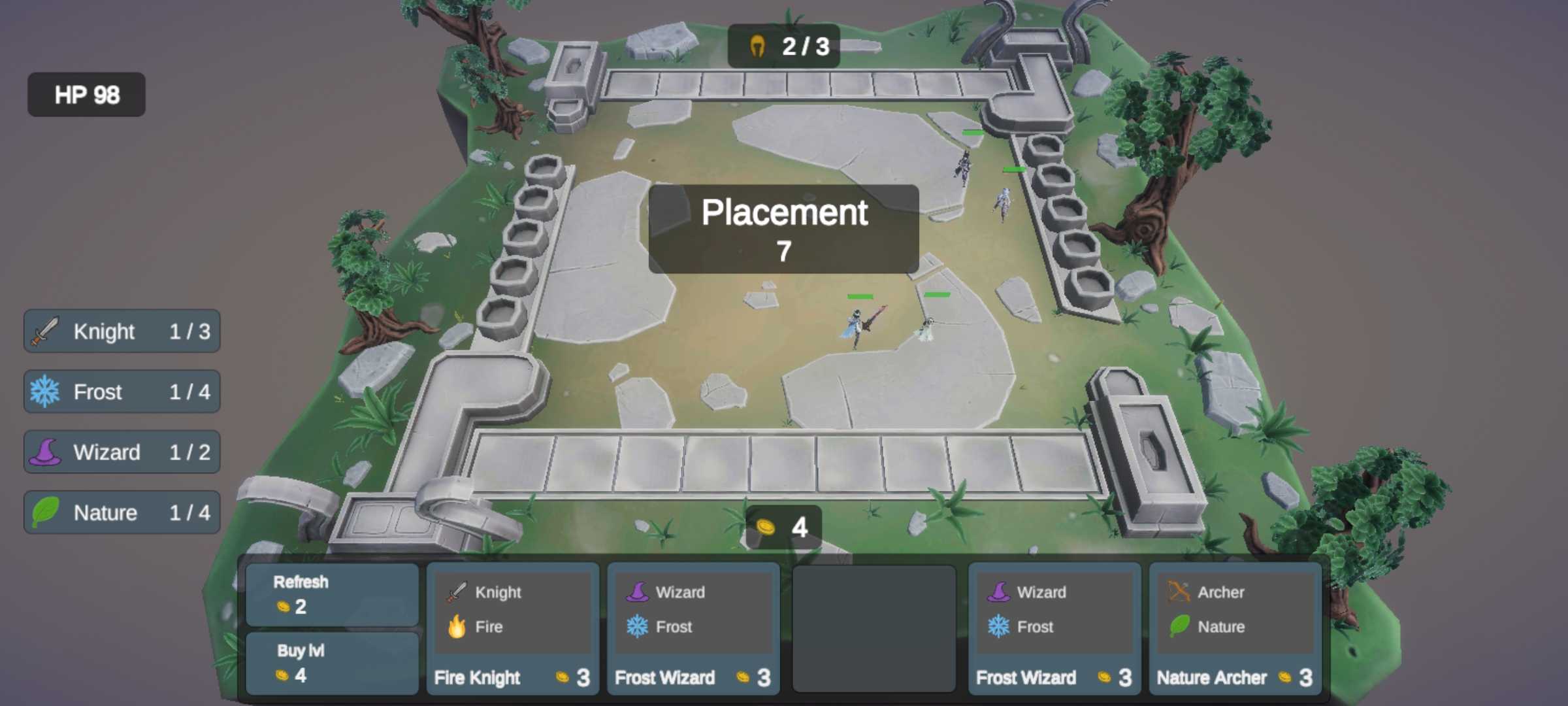
Task: Open the Frost synergy entry
Action: tap(122, 392)
